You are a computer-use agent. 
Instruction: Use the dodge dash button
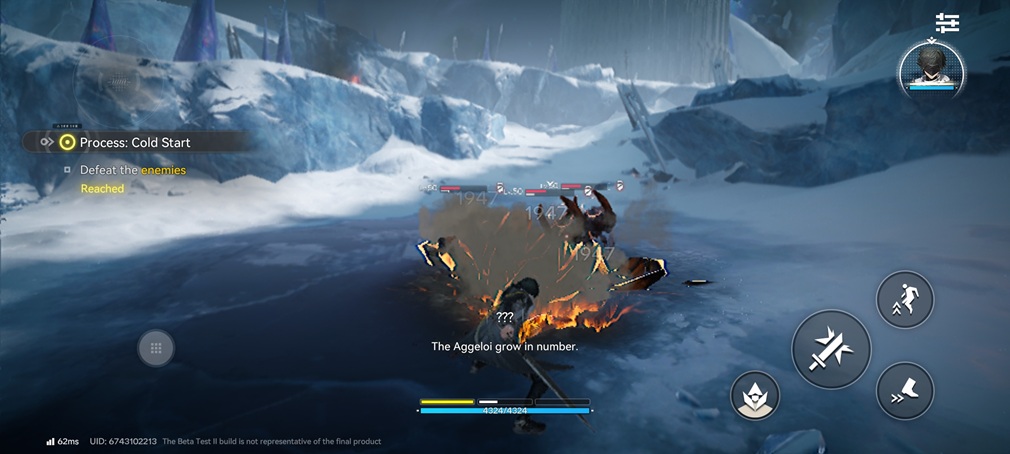(x=905, y=390)
